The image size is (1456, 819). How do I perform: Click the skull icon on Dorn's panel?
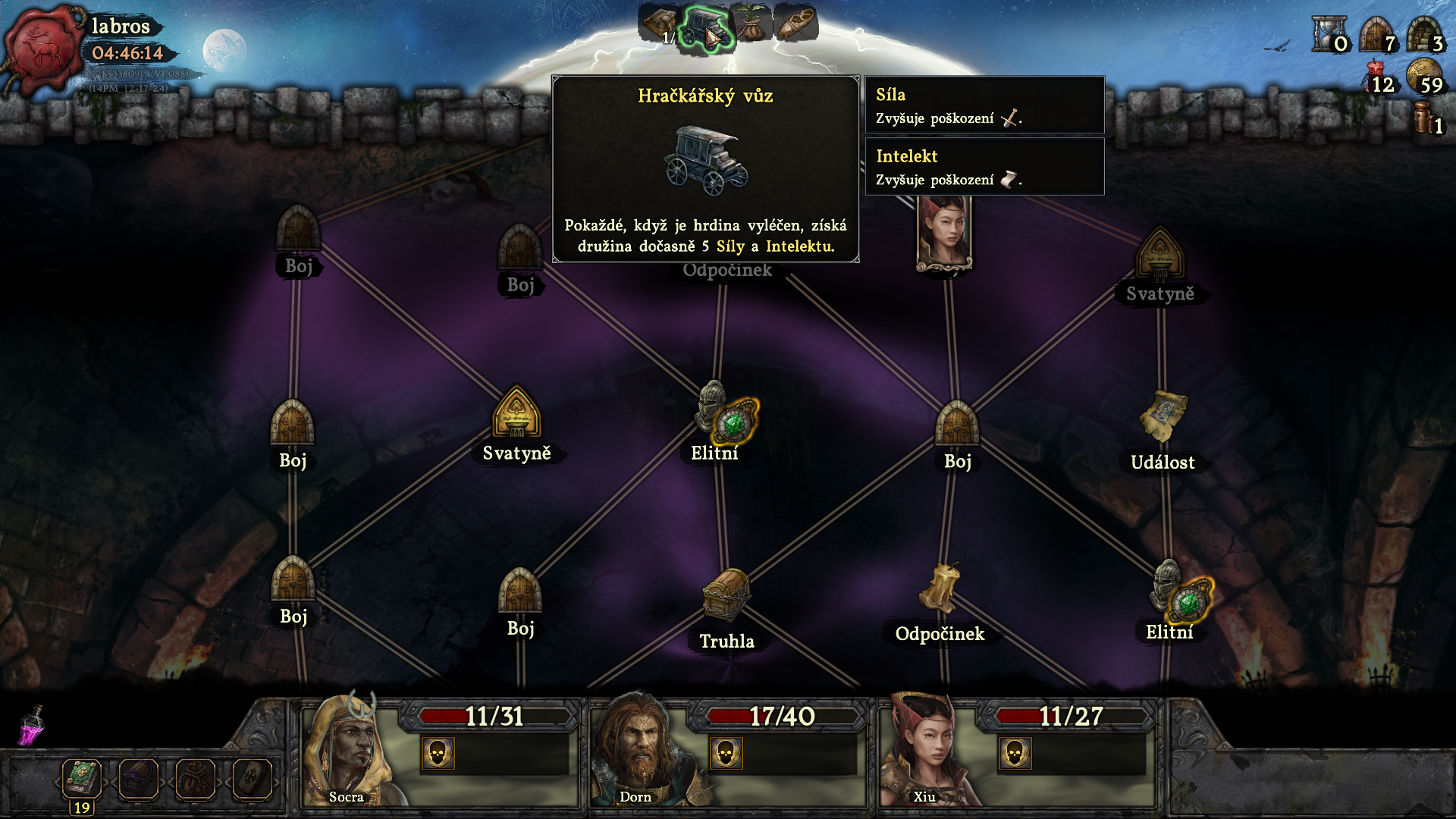click(x=726, y=754)
